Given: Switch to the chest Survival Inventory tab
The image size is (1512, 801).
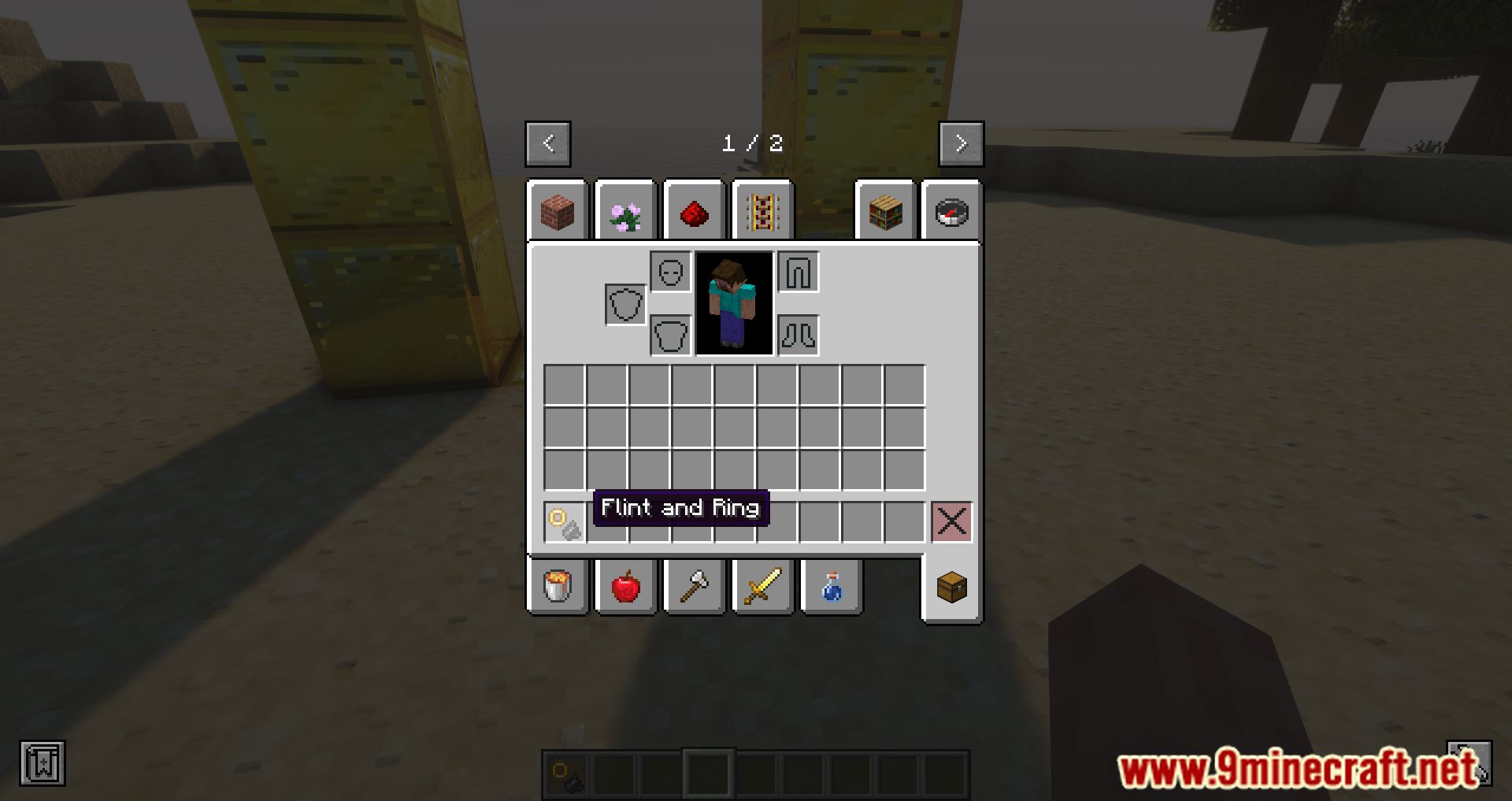Looking at the screenshot, I should [x=951, y=585].
